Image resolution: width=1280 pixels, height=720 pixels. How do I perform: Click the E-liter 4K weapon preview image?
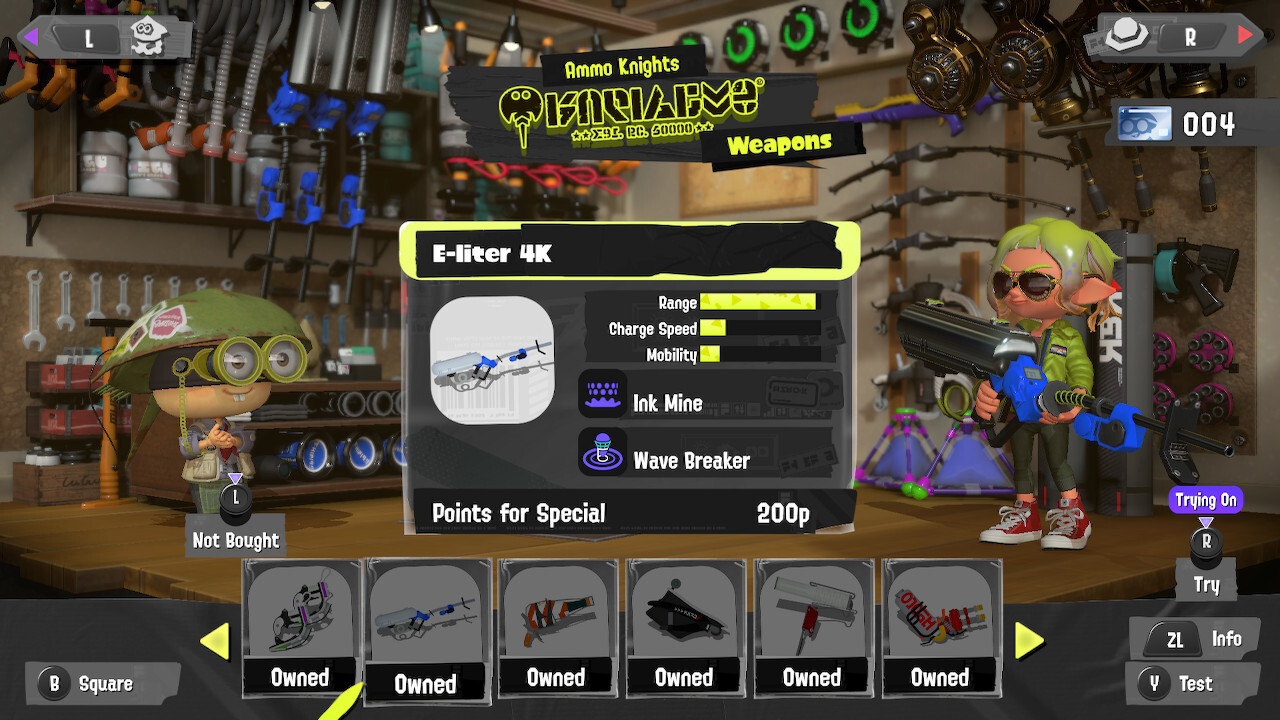493,361
